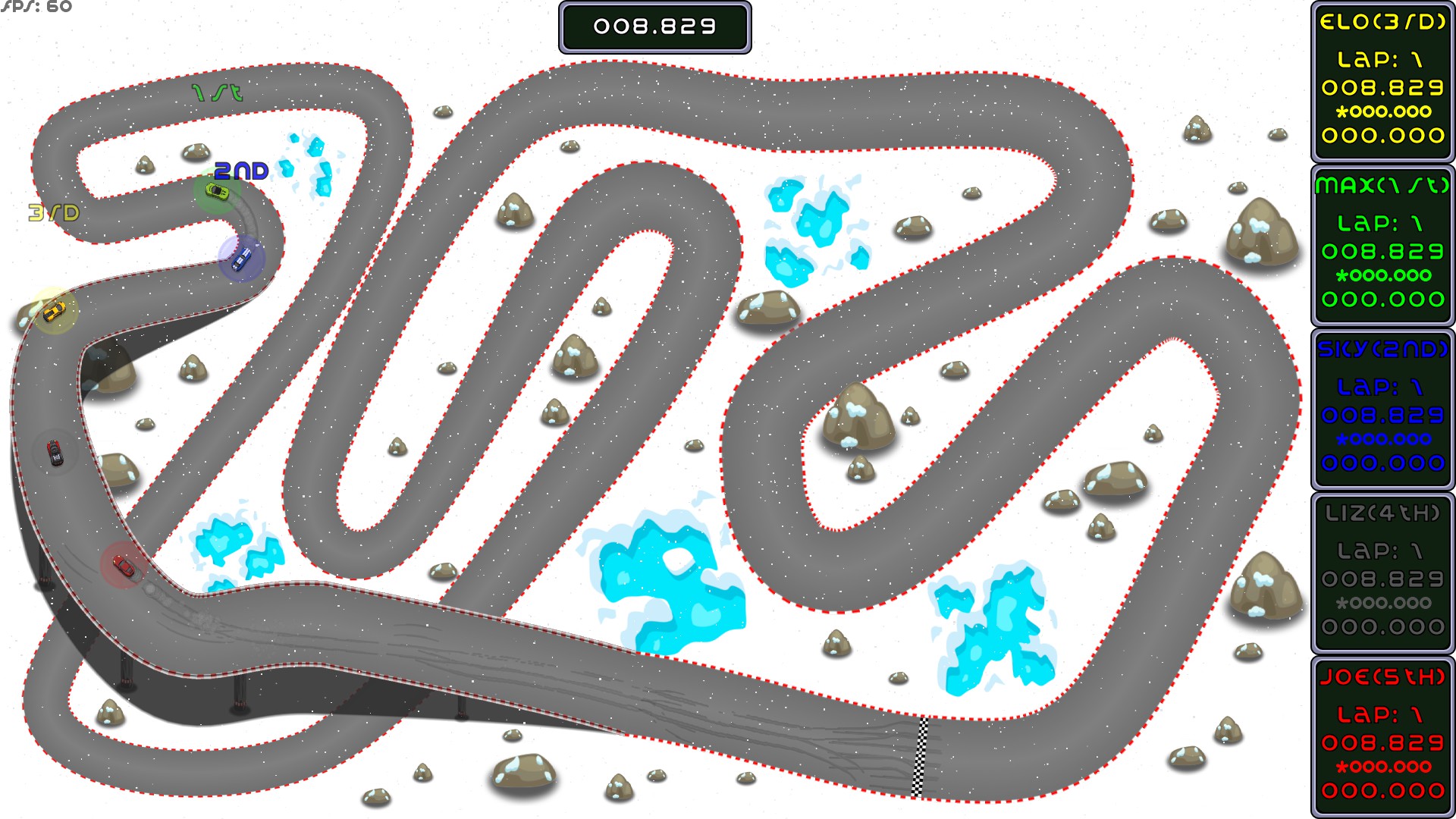This screenshot has height=819, width=1456.
Task: Click the 008.829 race timer display
Action: (654, 27)
